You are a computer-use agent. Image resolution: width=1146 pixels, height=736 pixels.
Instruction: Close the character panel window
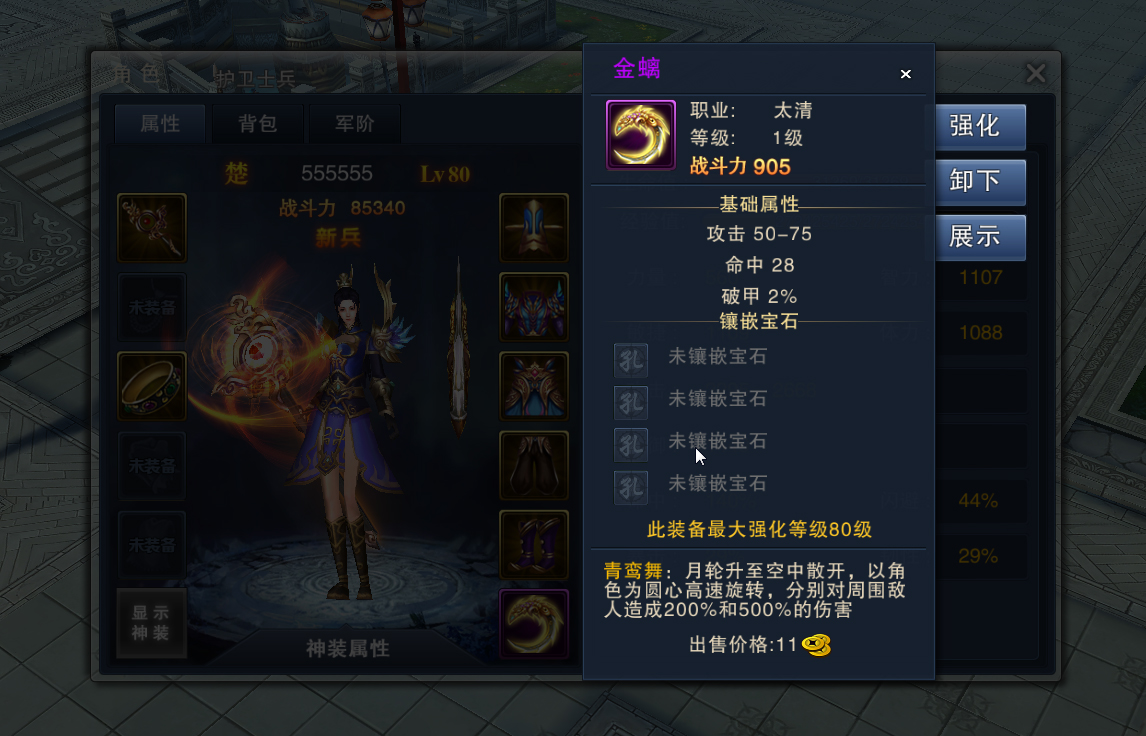1036,73
